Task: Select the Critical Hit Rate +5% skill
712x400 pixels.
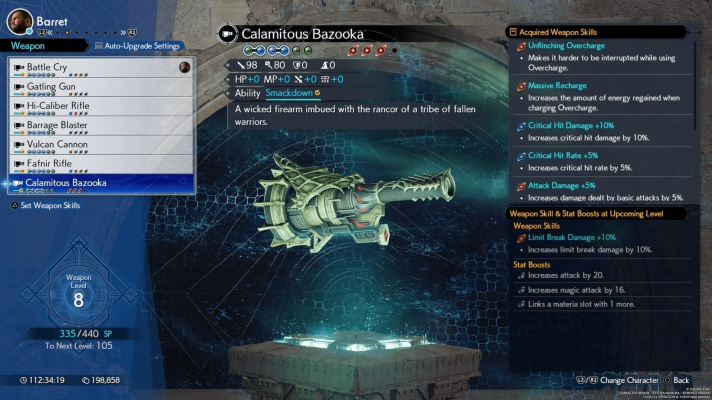Action: (x=566, y=156)
